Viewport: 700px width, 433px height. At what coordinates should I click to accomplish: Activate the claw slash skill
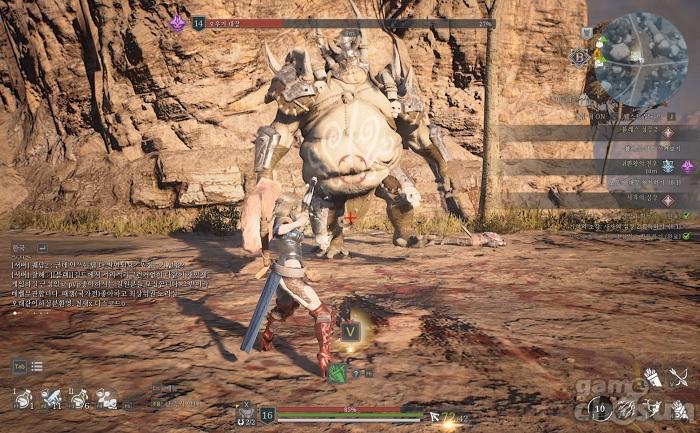pos(627,407)
